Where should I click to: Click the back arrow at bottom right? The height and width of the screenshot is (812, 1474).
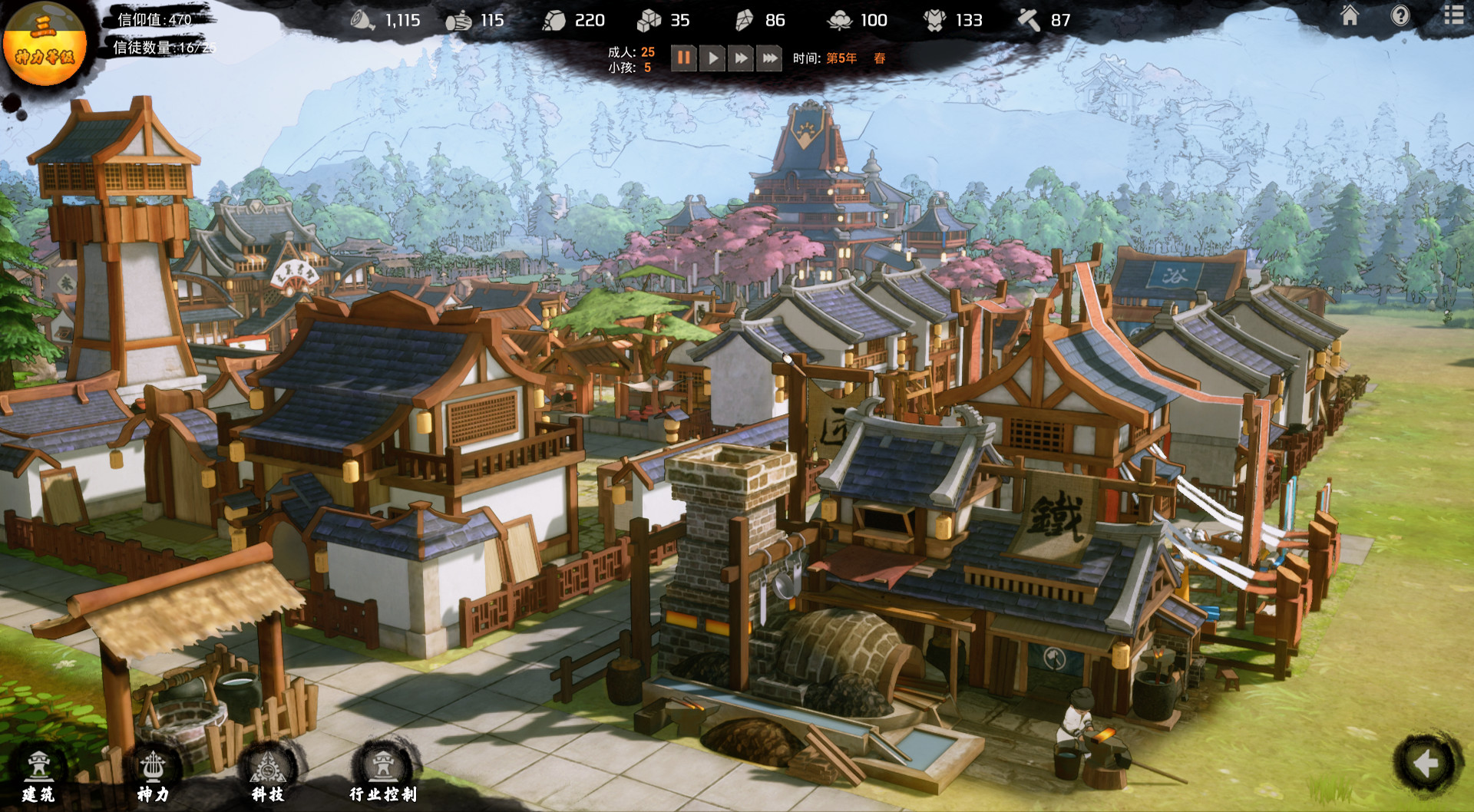1426,763
